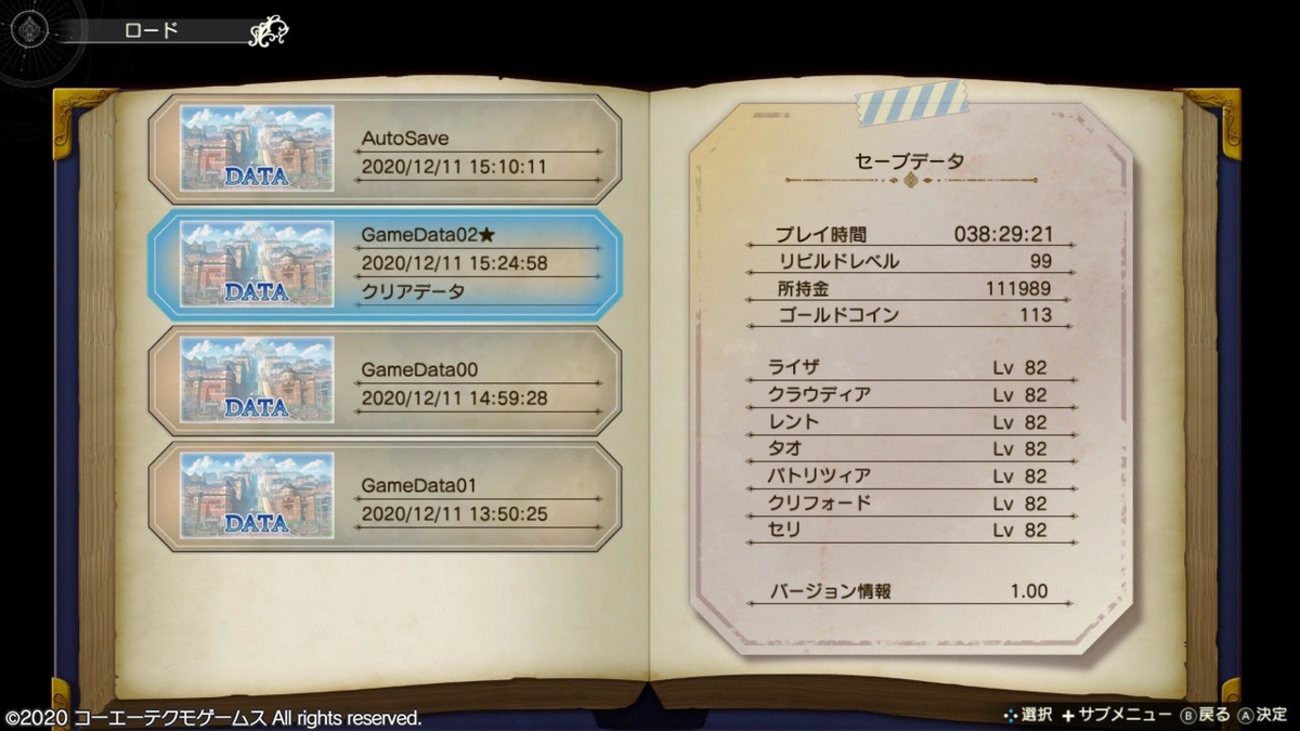Select the AutoSave save entry
Viewport: 1300px width, 731px height.
coord(385,150)
